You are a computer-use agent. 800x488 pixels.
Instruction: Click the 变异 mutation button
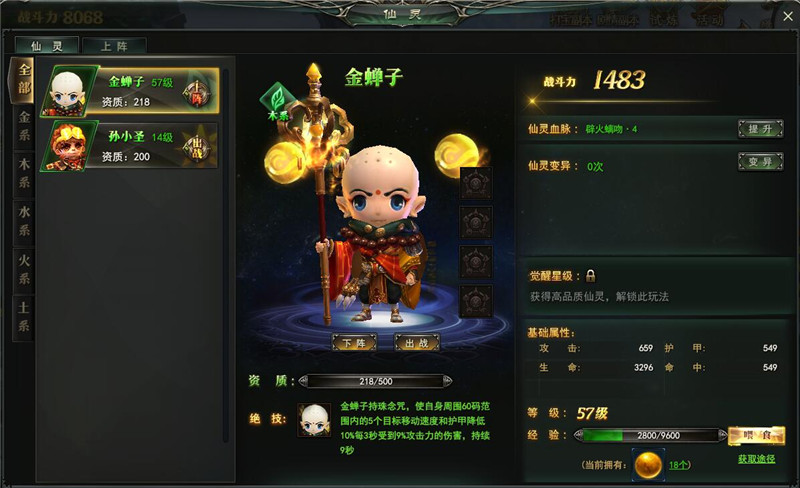pyautogui.click(x=759, y=161)
